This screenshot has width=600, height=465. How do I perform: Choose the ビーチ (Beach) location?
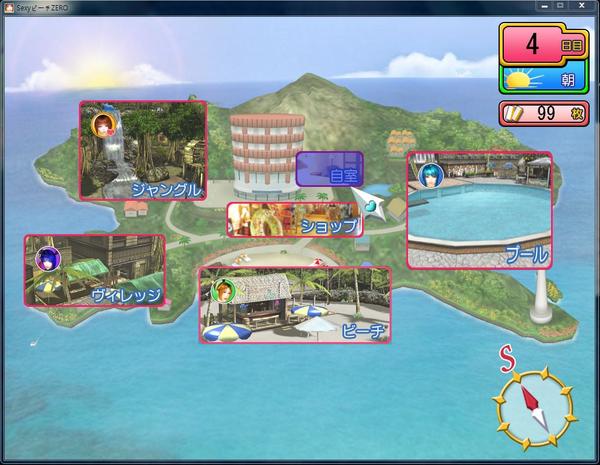pyautogui.click(x=294, y=304)
